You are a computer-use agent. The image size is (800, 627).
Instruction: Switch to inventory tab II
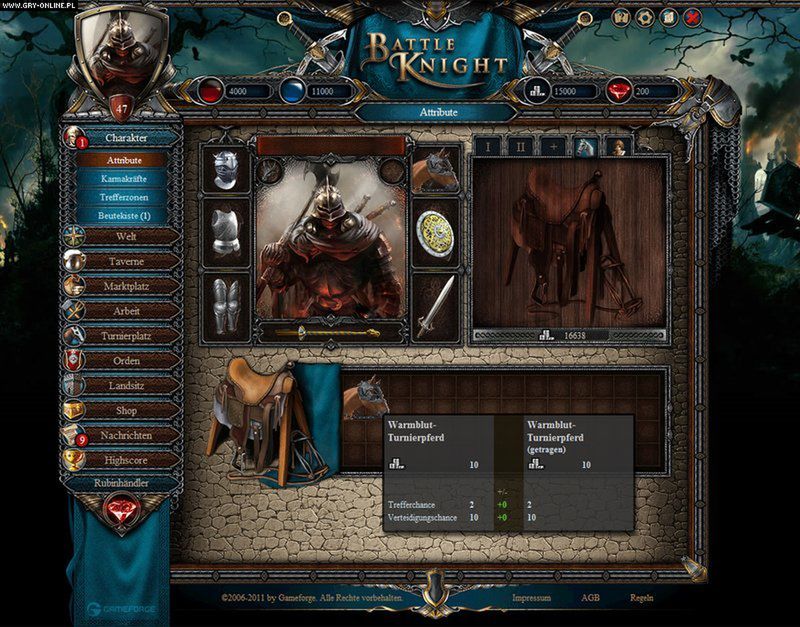point(520,146)
